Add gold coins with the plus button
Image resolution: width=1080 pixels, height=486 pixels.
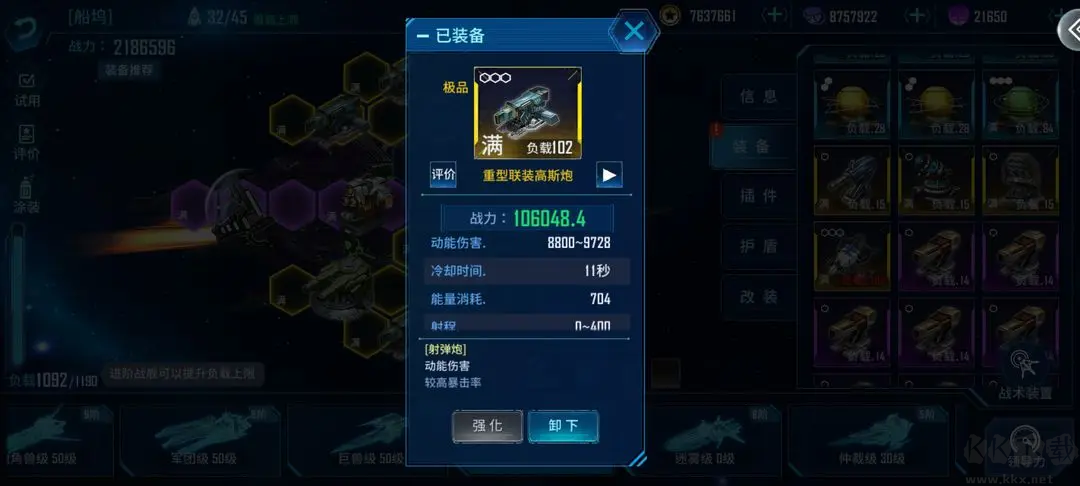775,15
